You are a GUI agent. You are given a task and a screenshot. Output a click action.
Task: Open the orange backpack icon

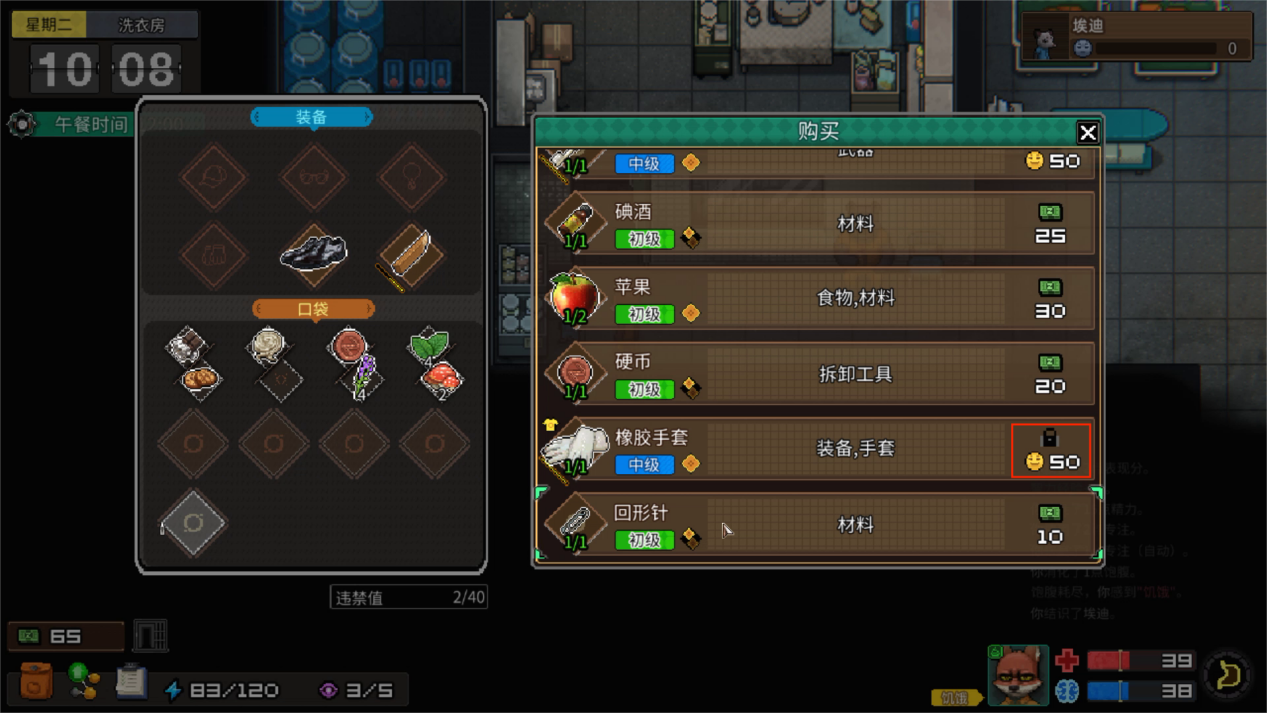tap(36, 681)
